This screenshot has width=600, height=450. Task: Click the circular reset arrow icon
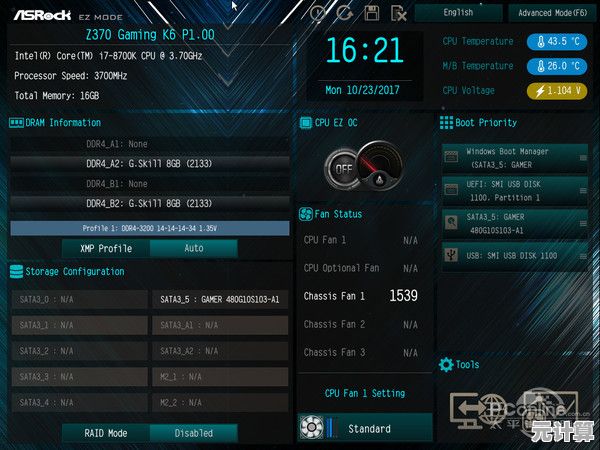(345, 13)
